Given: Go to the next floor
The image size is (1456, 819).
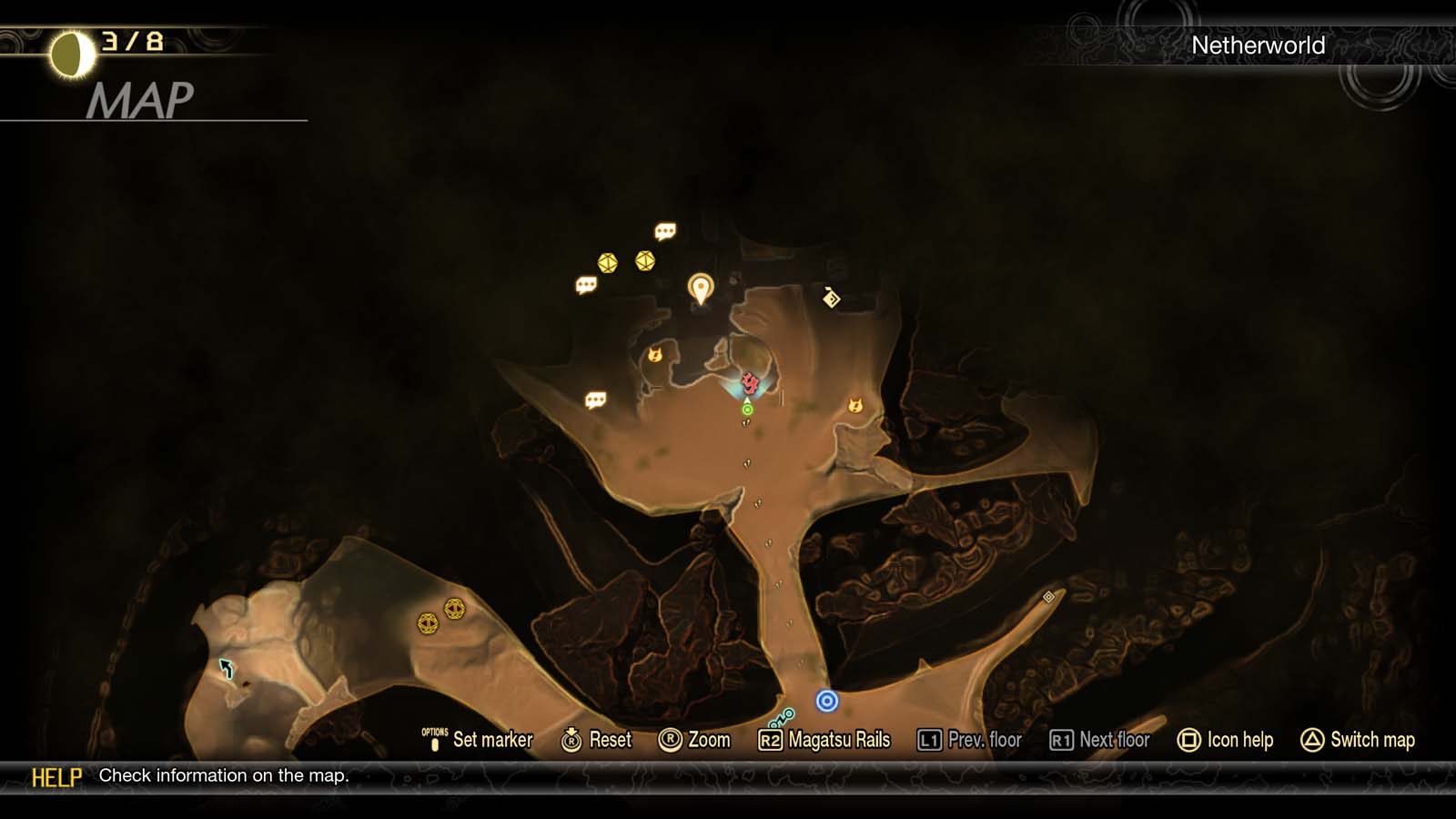Looking at the screenshot, I should [1103, 740].
